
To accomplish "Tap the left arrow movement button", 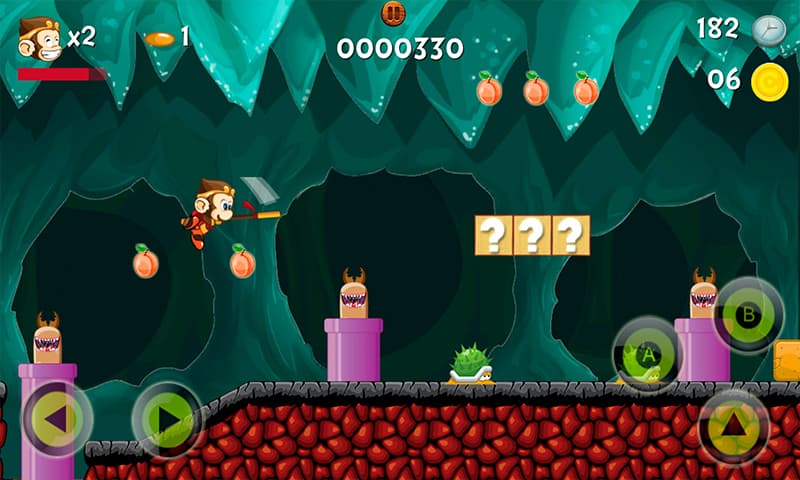I will pyautogui.click(x=57, y=419).
